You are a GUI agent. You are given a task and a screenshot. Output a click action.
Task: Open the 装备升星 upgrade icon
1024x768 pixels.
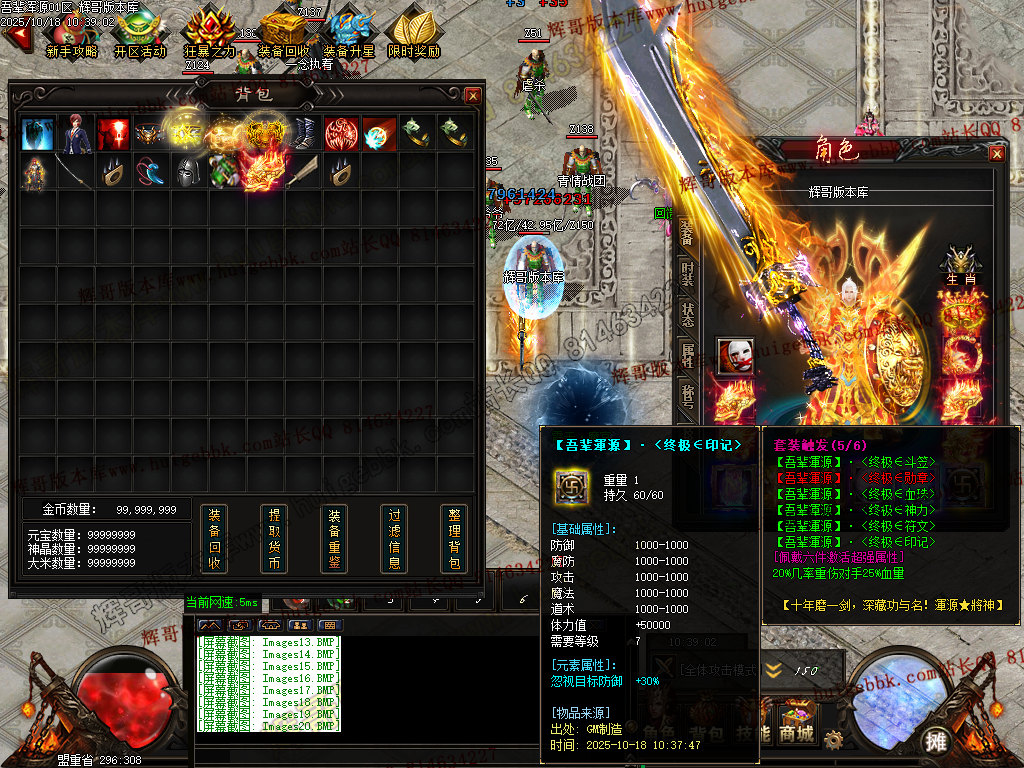[349, 36]
